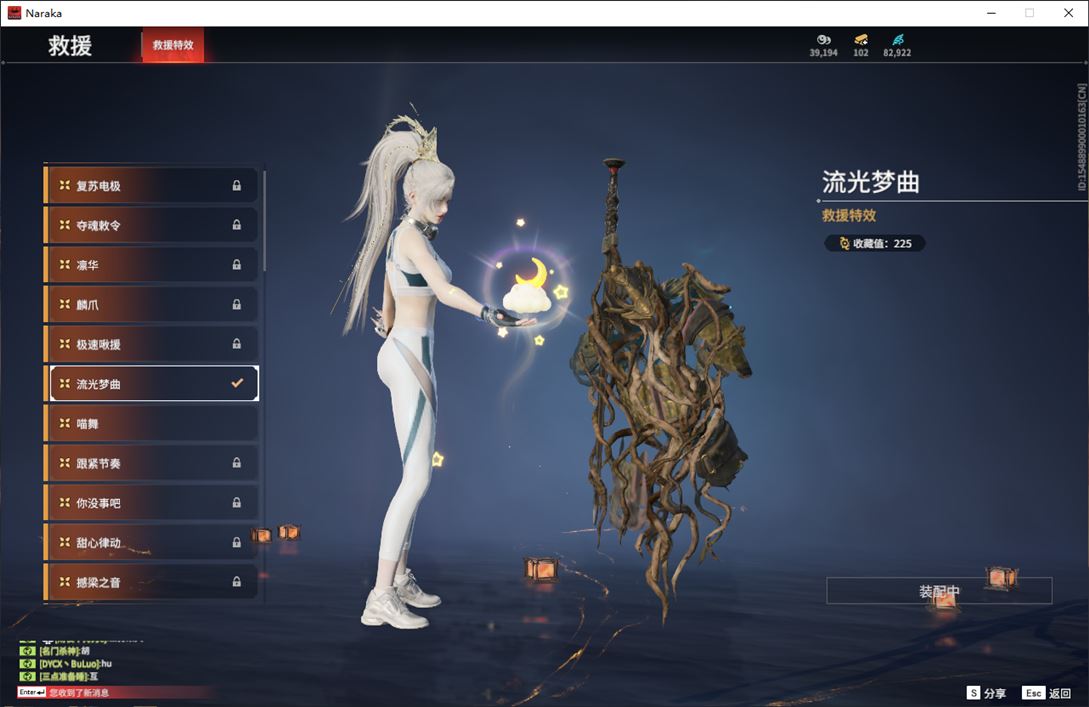Open the 分享 share option
The image size is (1089, 707).
tap(986, 693)
